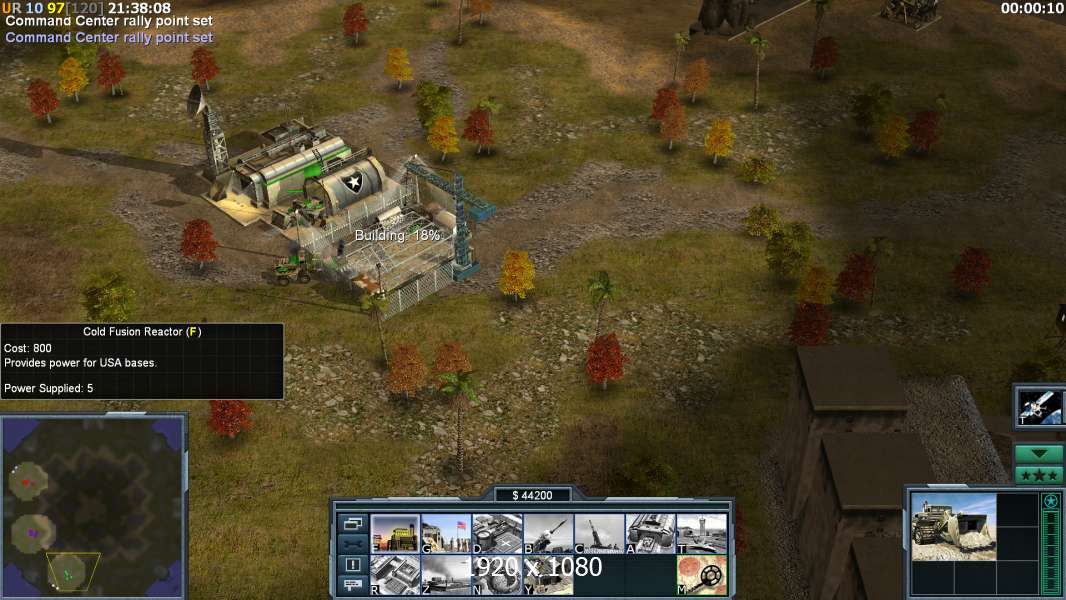1066x600 pixels.
Task: Click the red base on the minimap
Action: point(27,481)
